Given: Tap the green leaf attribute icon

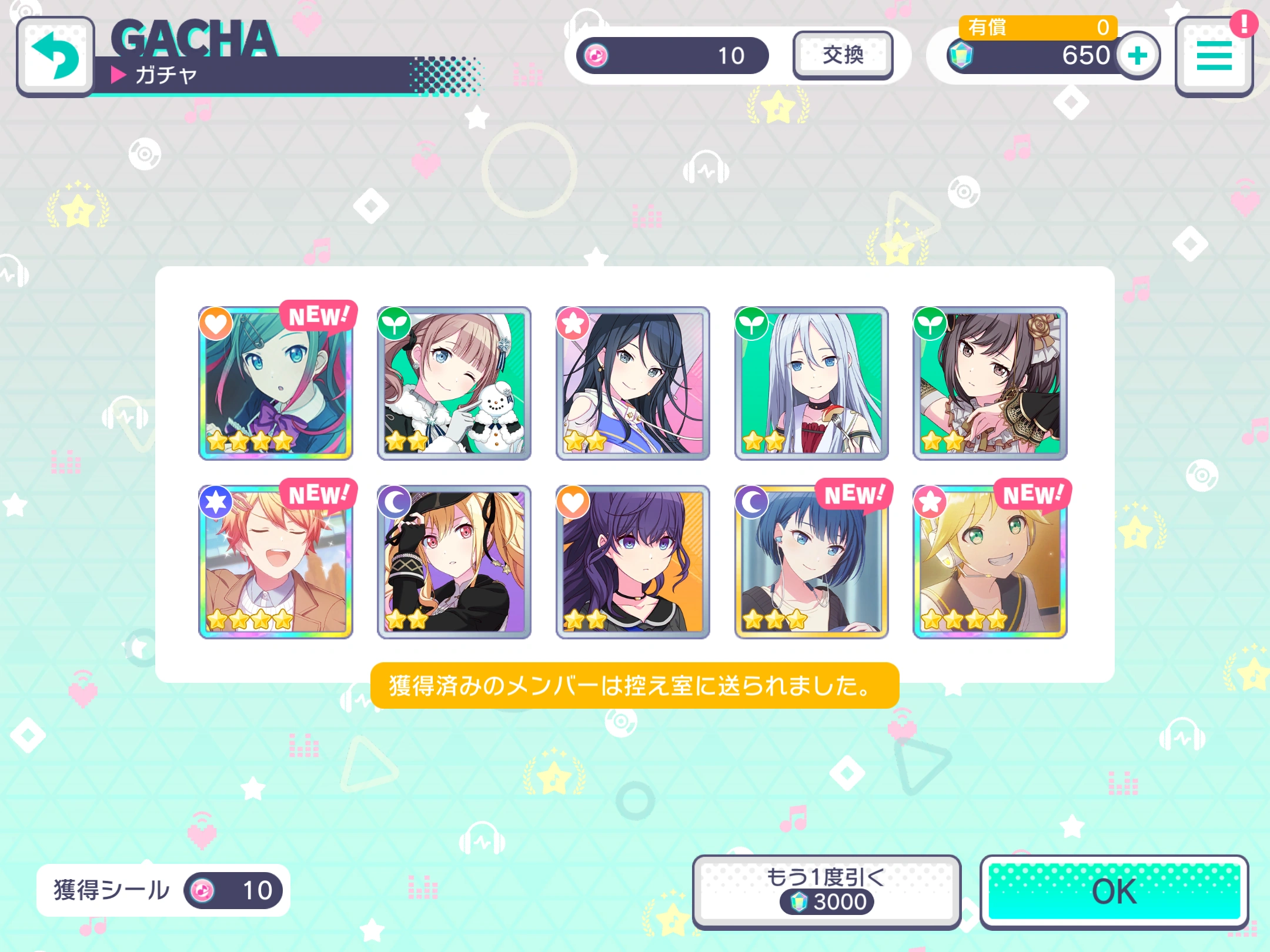Looking at the screenshot, I should [394, 324].
